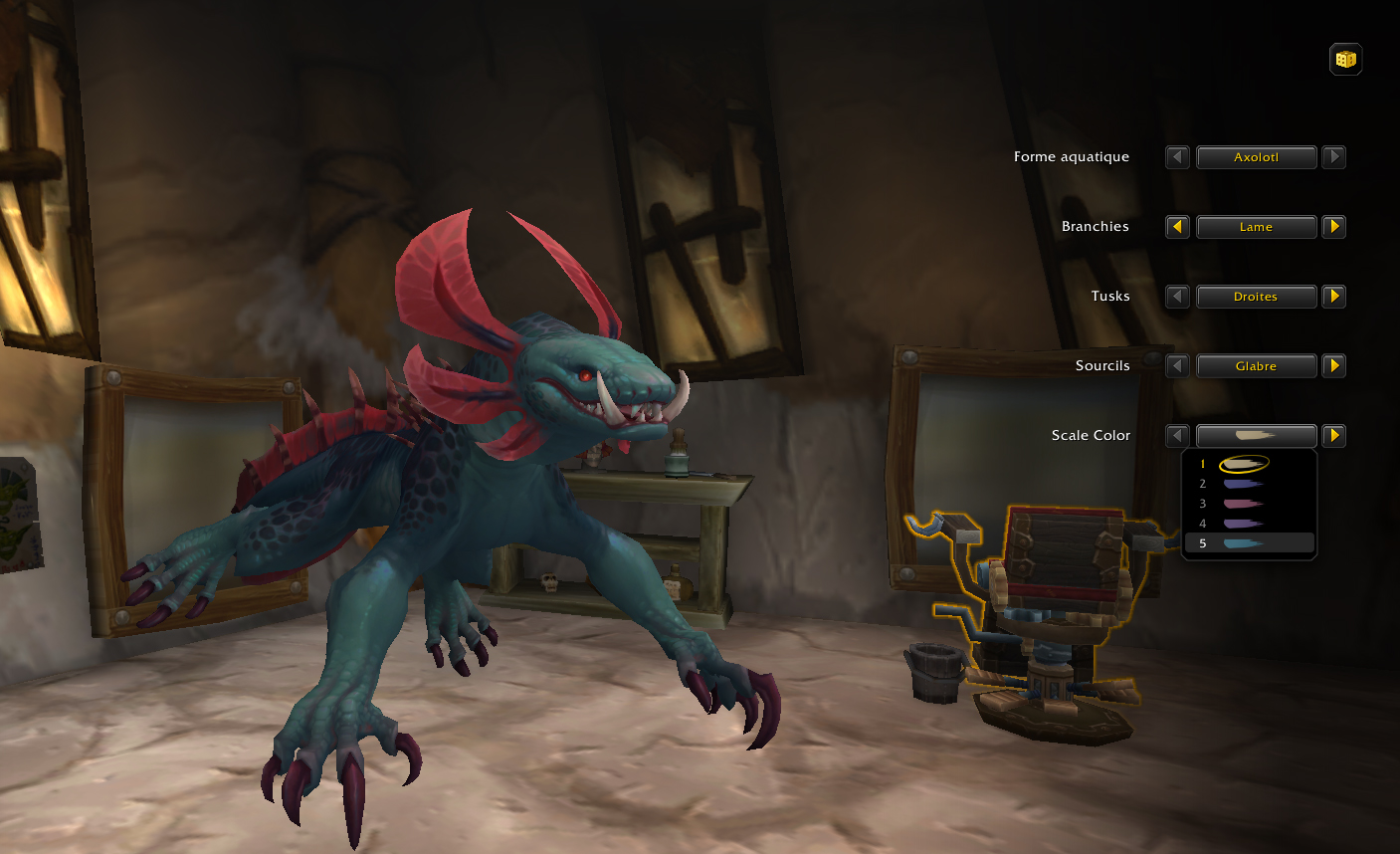Choose previous Branchies style
1400x854 pixels.
click(1178, 227)
